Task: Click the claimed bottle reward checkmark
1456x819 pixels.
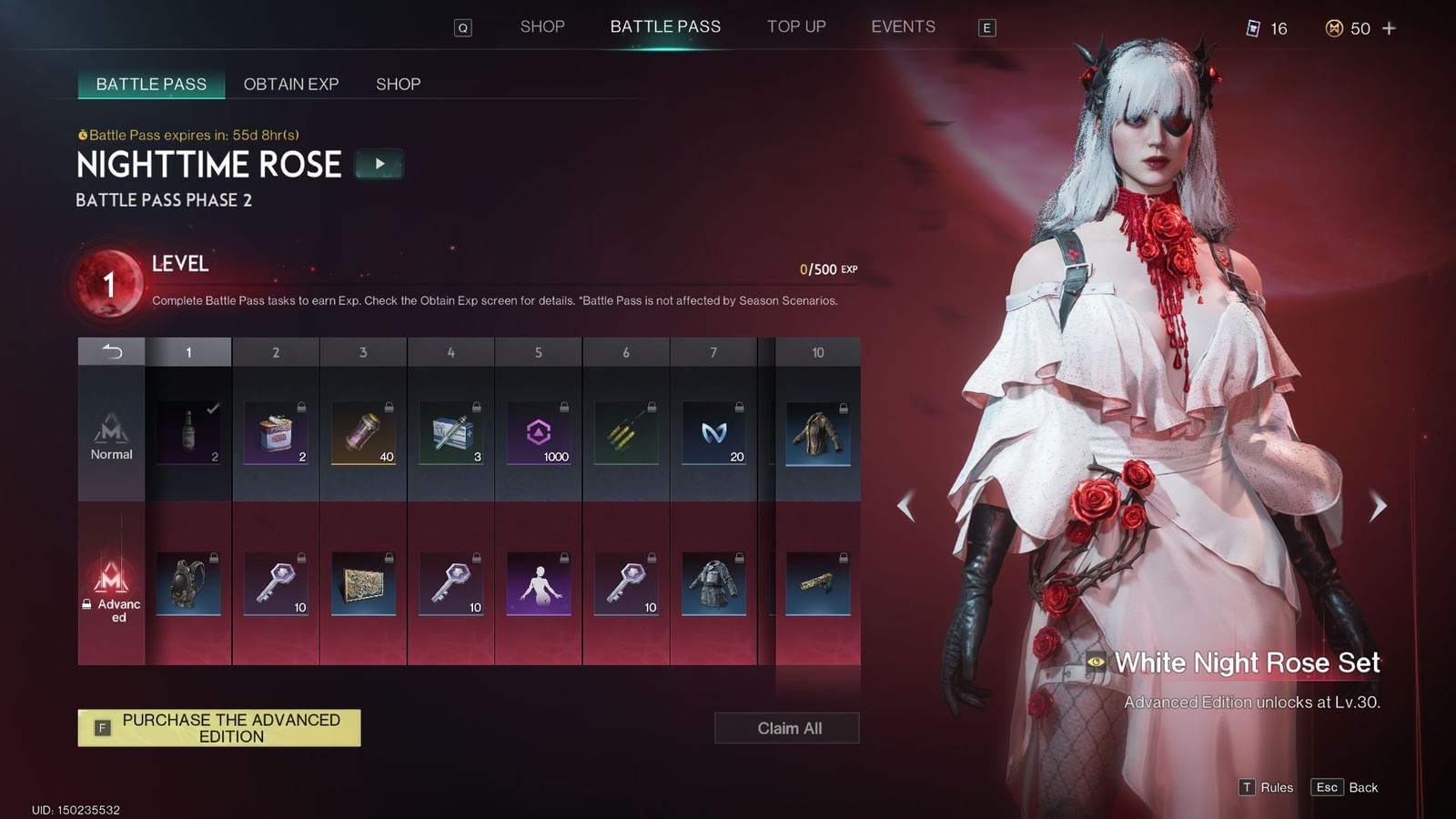Action: 211,409
